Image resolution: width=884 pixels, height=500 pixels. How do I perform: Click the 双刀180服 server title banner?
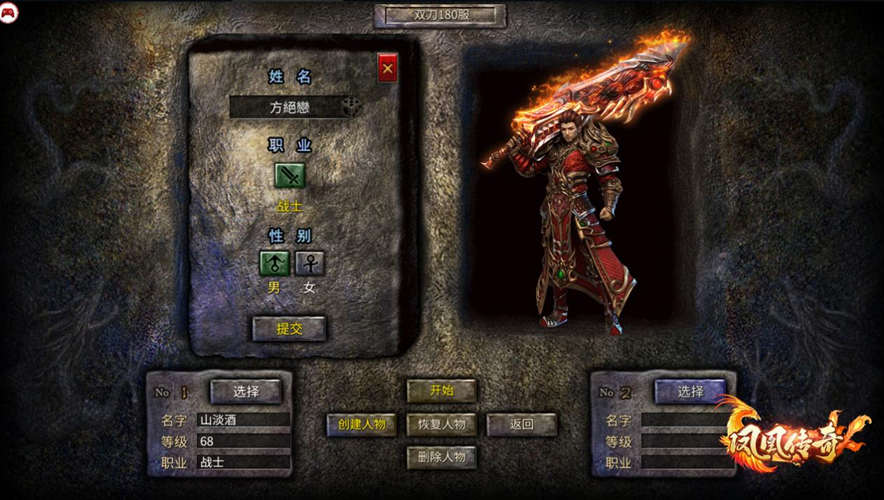click(440, 16)
